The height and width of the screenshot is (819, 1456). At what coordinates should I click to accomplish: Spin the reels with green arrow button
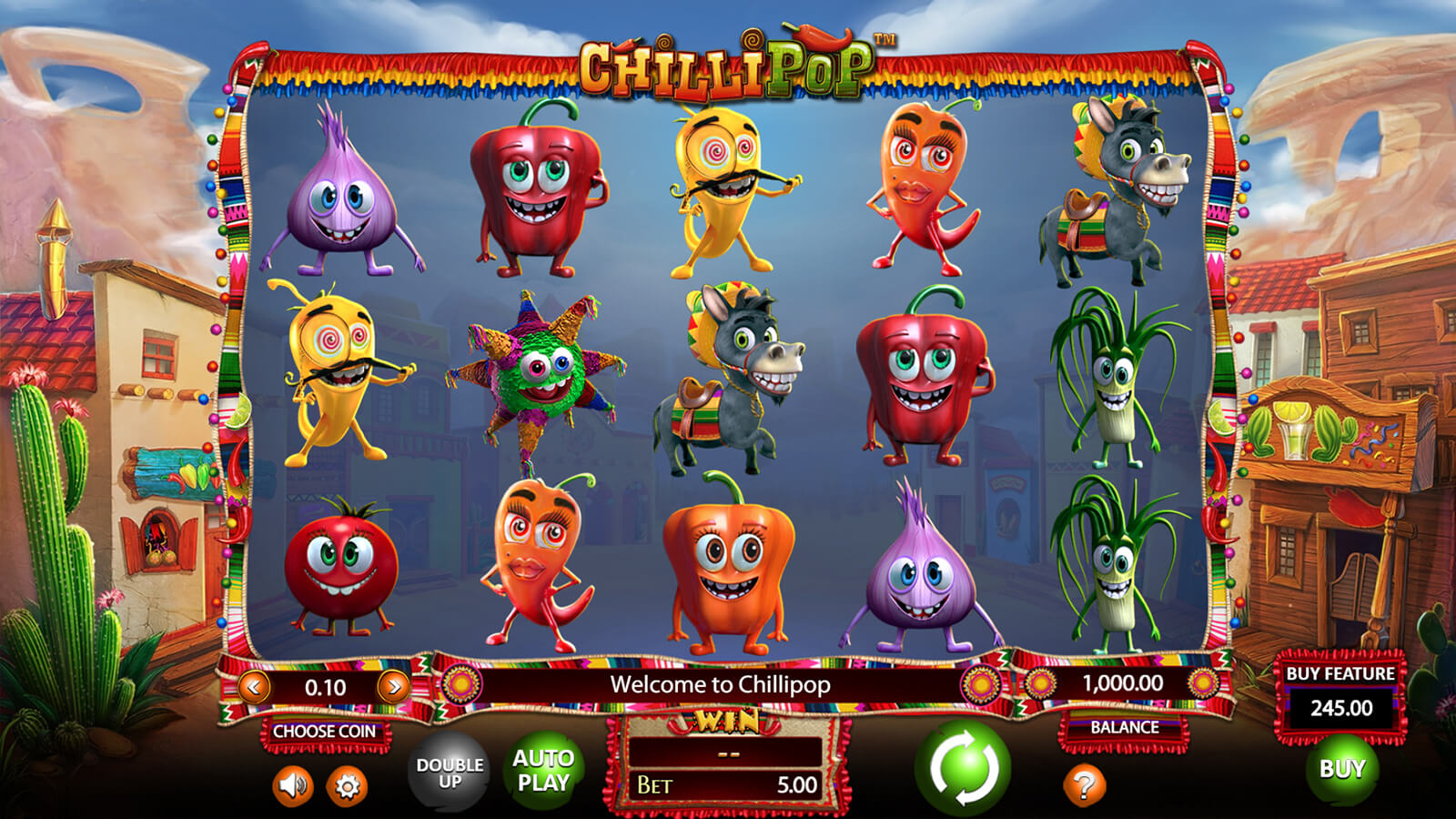coord(963,767)
